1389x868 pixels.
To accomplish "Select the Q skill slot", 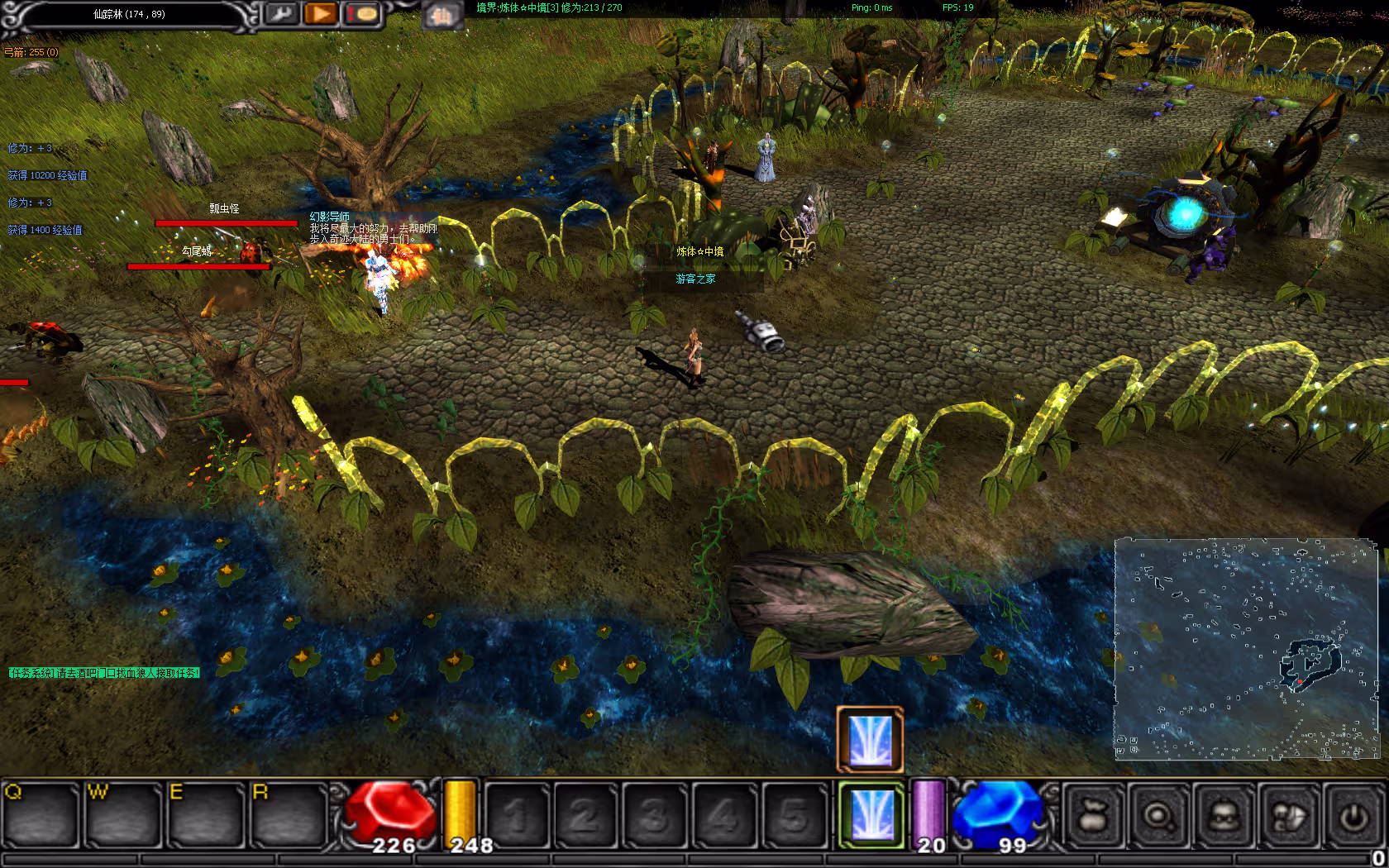I will click(x=41, y=816).
